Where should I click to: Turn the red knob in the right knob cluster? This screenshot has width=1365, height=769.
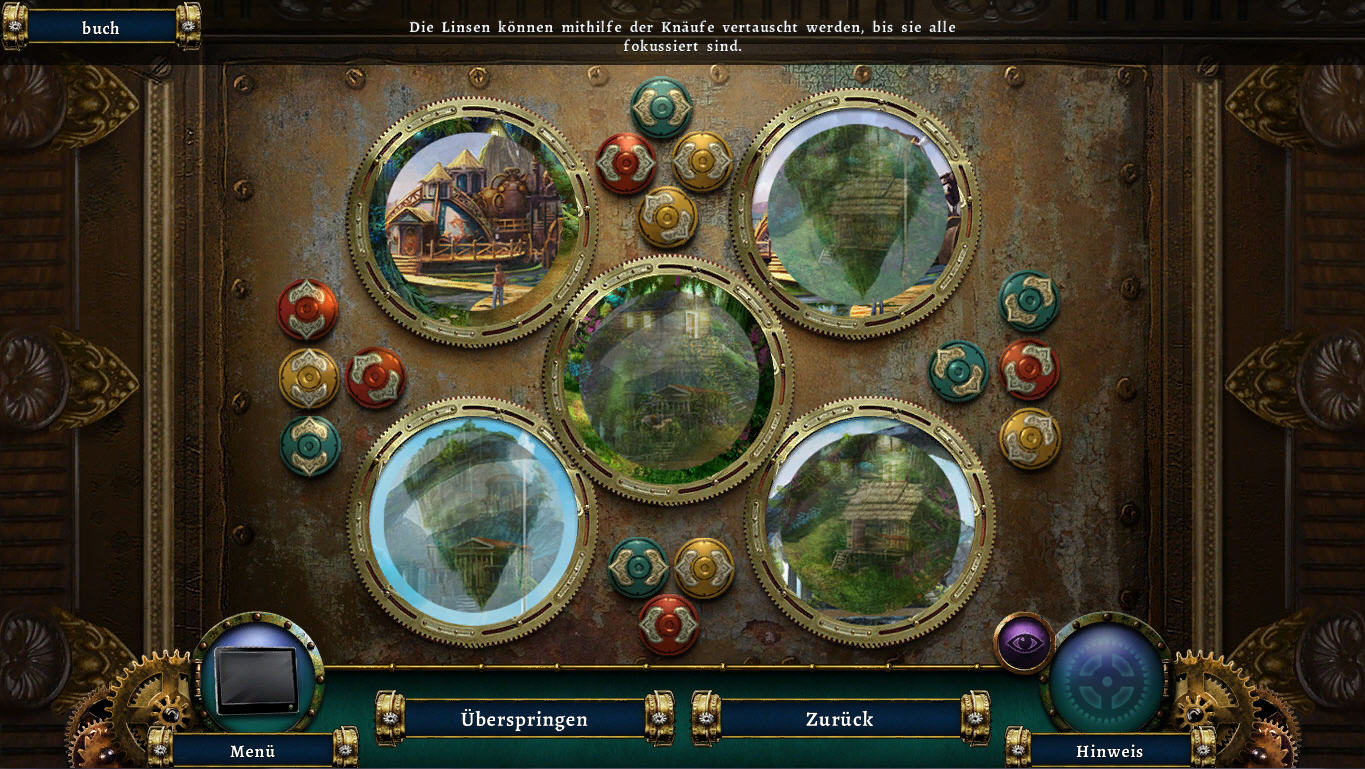[1029, 369]
